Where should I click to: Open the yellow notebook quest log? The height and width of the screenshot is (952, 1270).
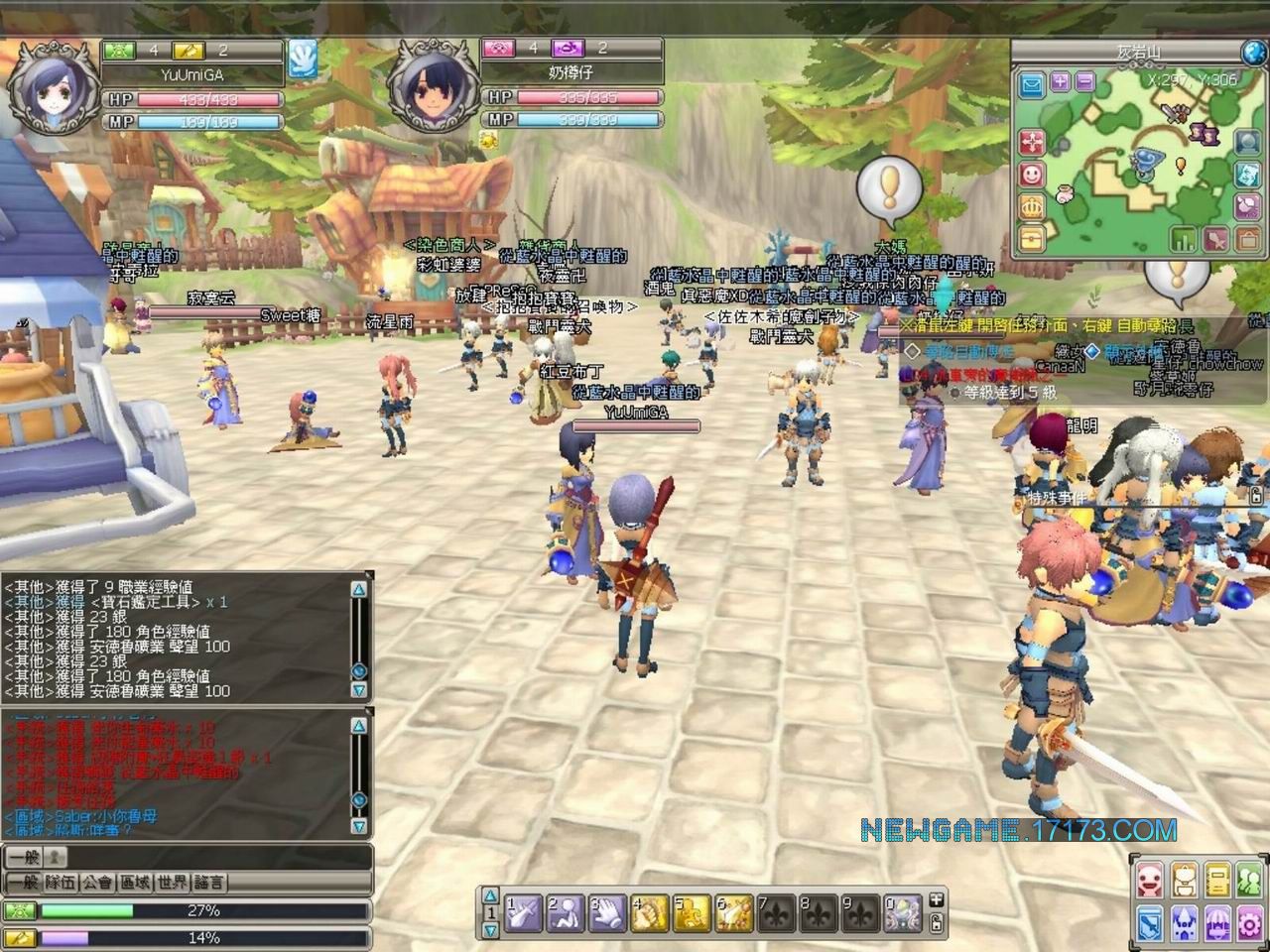[1217, 880]
